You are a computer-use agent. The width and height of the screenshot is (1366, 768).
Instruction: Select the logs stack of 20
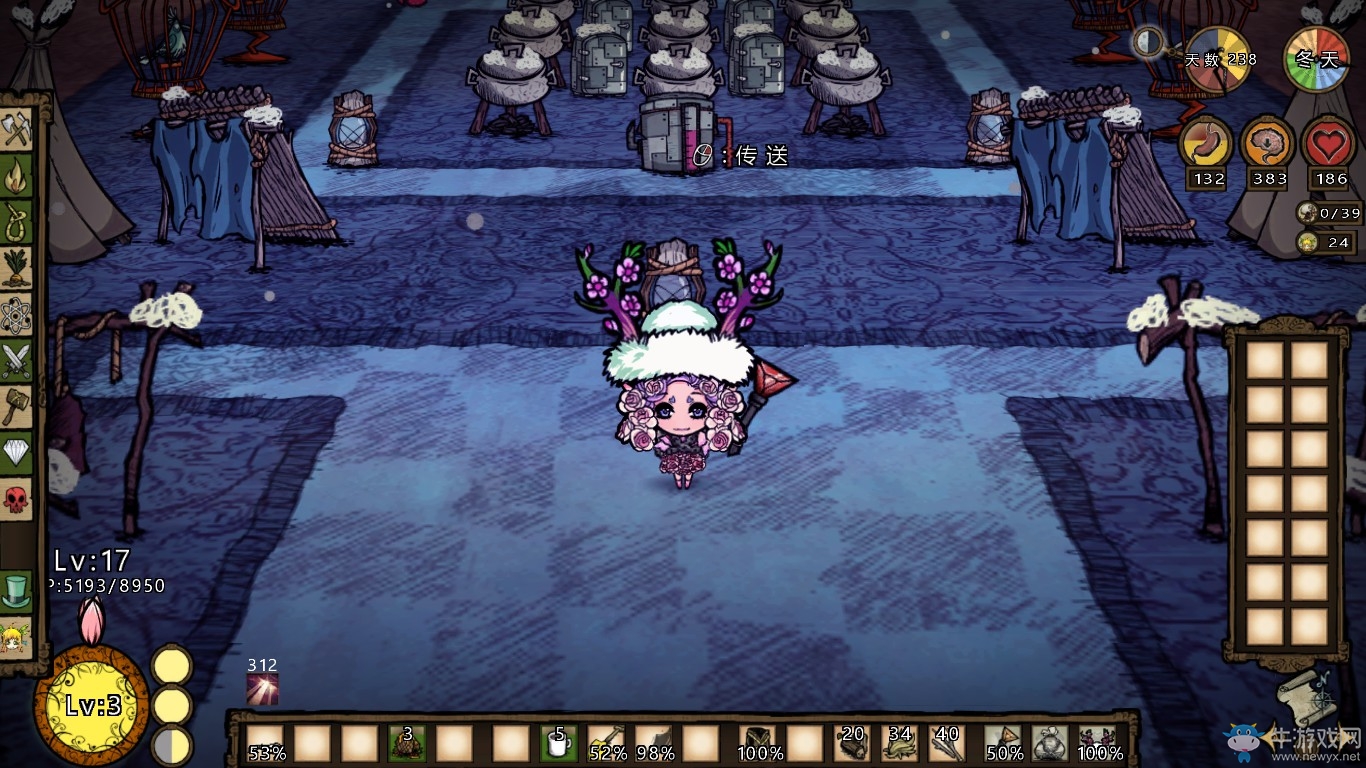(851, 744)
